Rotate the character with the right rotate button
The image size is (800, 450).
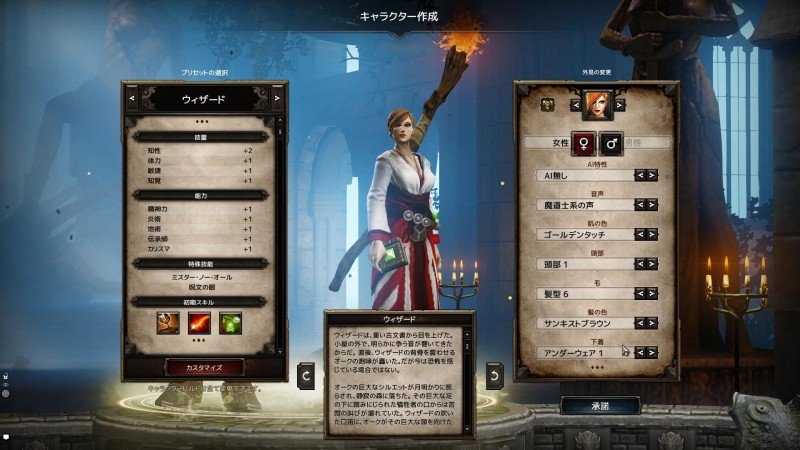click(494, 375)
